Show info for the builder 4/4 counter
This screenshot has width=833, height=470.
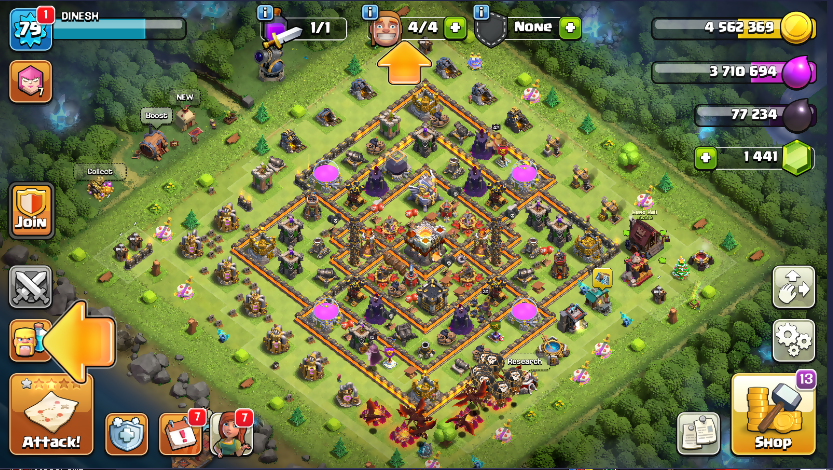pyautogui.click(x=370, y=12)
